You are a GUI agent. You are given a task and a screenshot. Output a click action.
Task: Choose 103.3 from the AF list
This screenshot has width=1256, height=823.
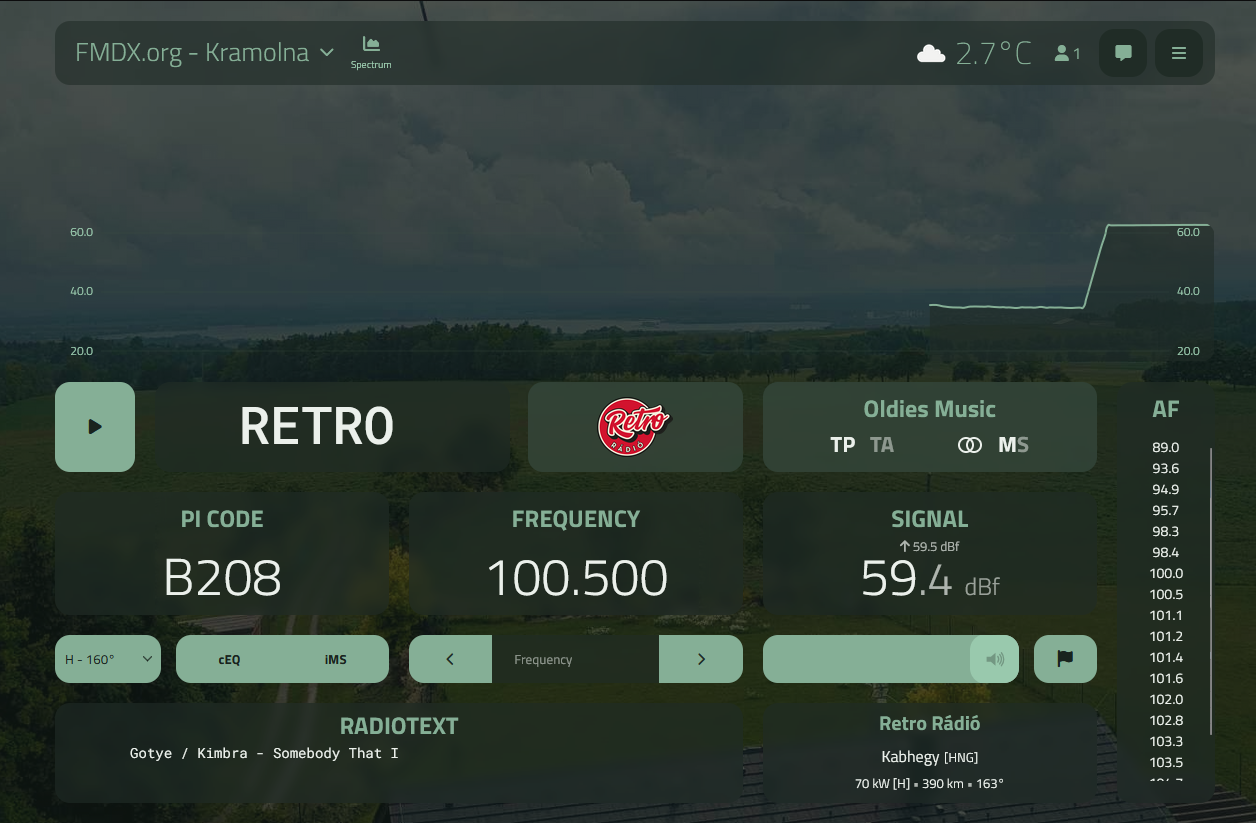(1166, 742)
